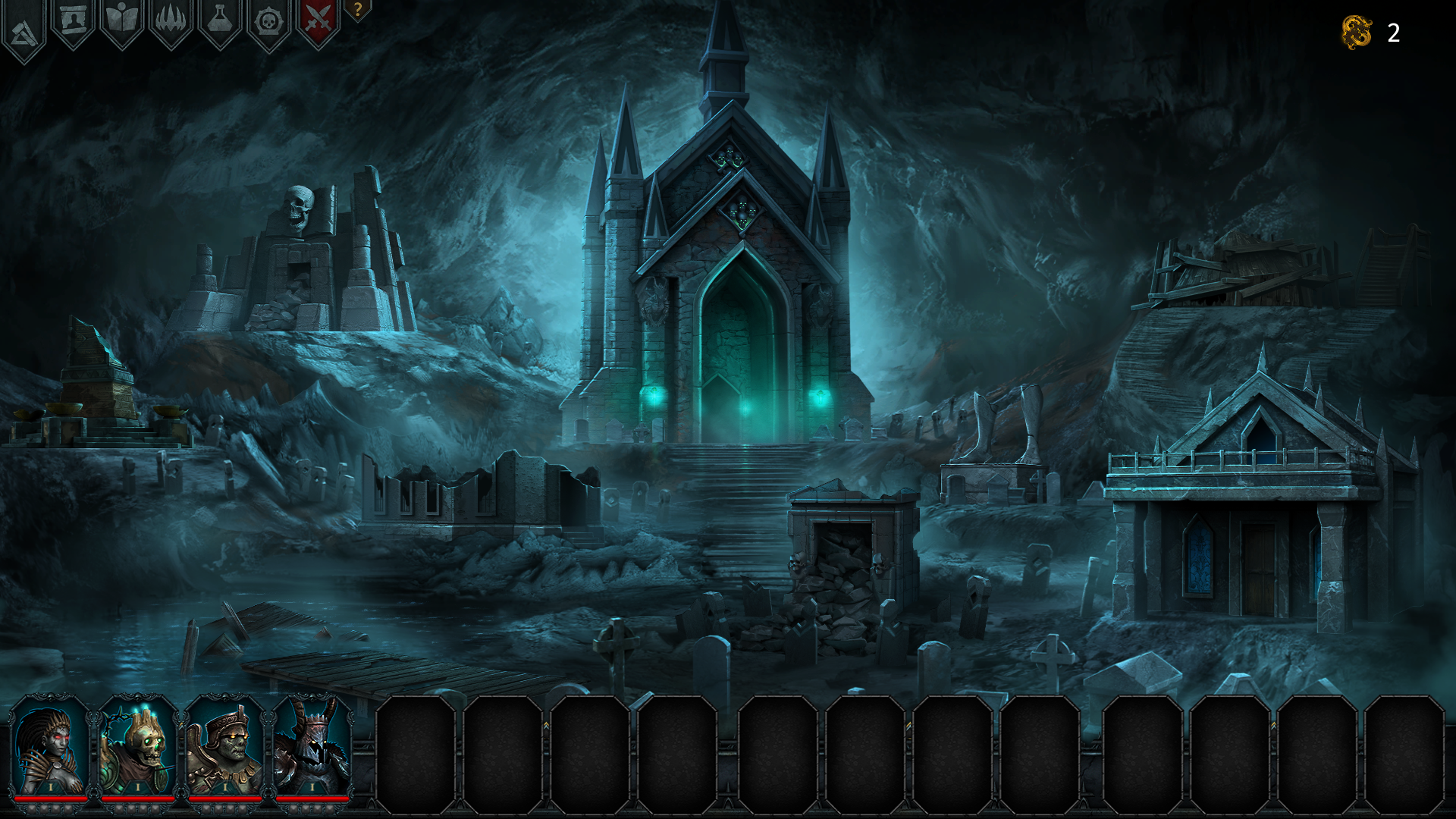Select the red crossed swords banner
The image size is (1456, 819).
tap(318, 20)
